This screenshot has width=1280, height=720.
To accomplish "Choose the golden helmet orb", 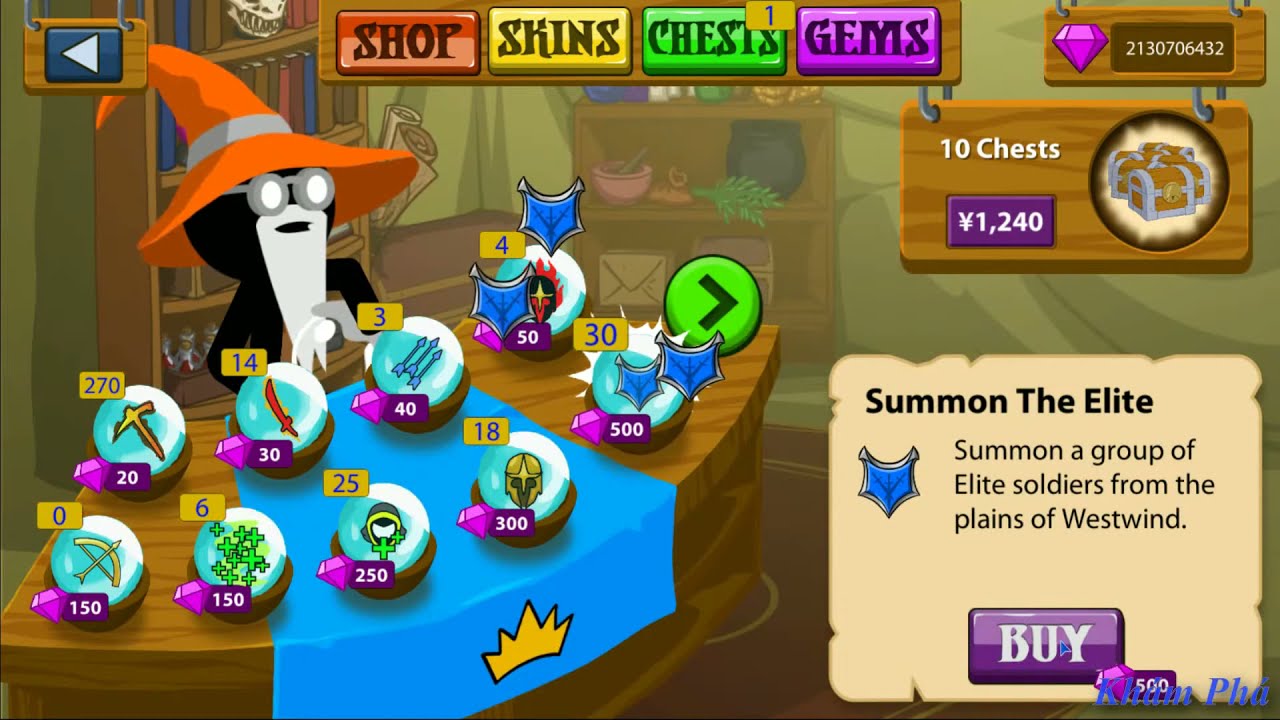I will click(x=523, y=478).
